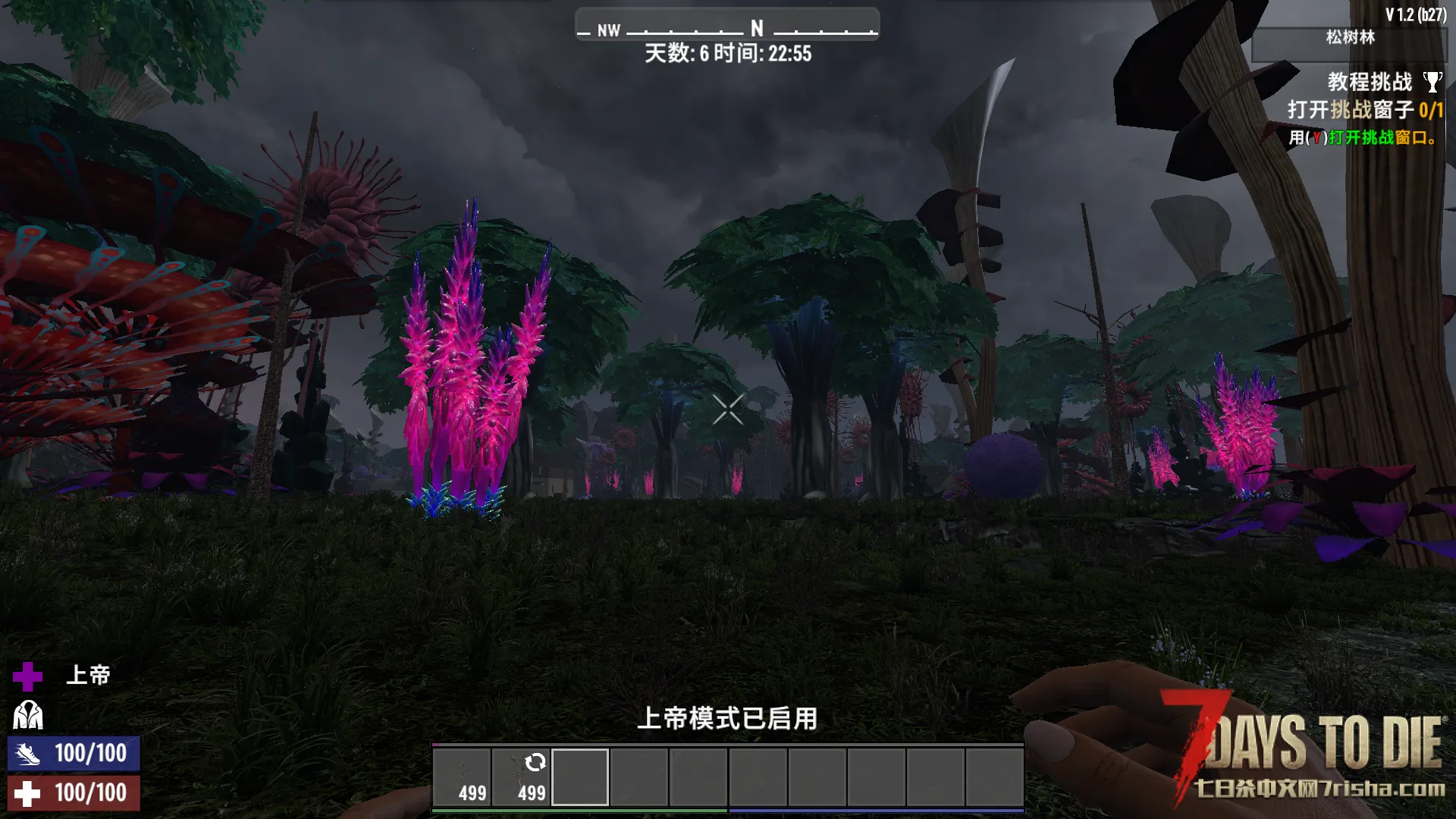Screen dimensions: 1456x819
Task: Click the white jacket status icon
Action: [x=28, y=715]
